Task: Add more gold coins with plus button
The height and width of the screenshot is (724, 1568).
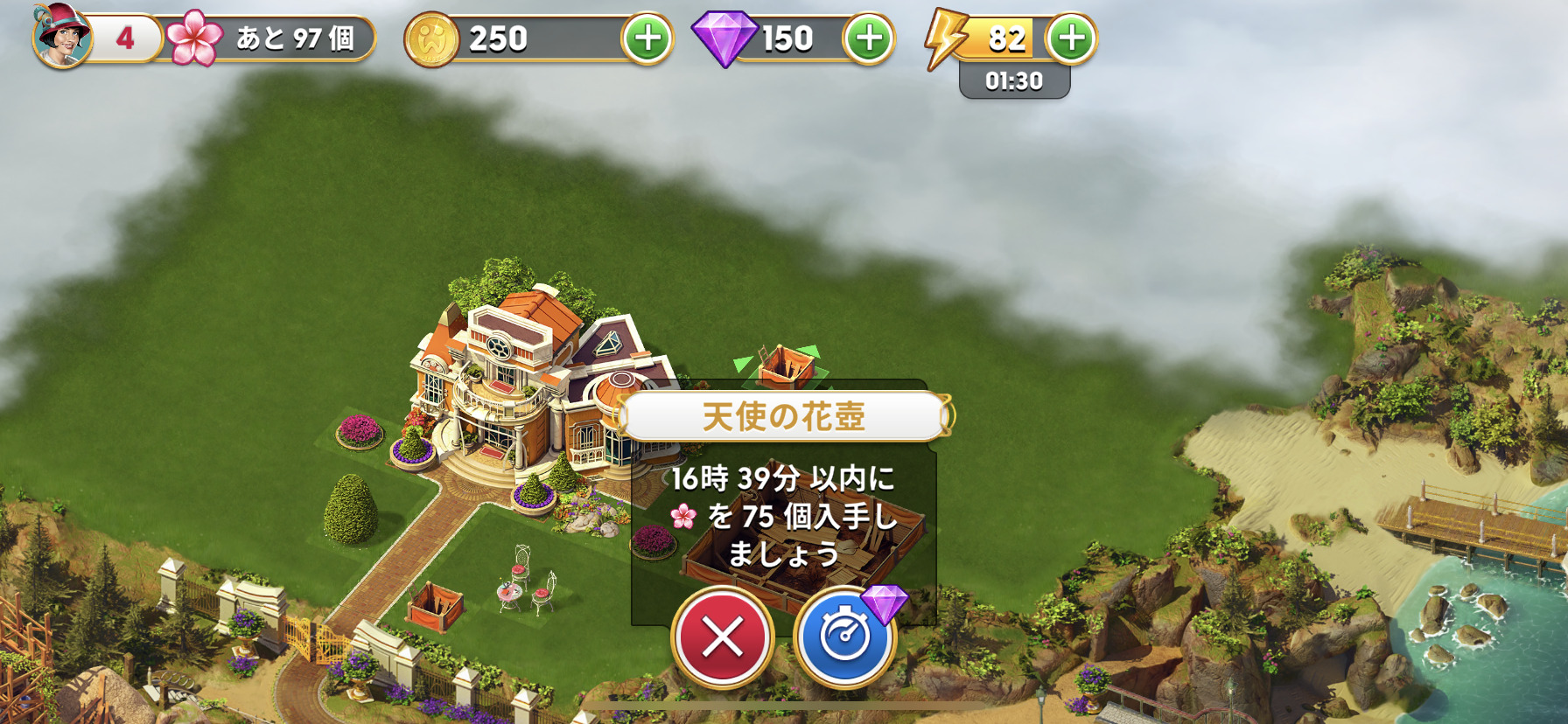Action: 647,38
